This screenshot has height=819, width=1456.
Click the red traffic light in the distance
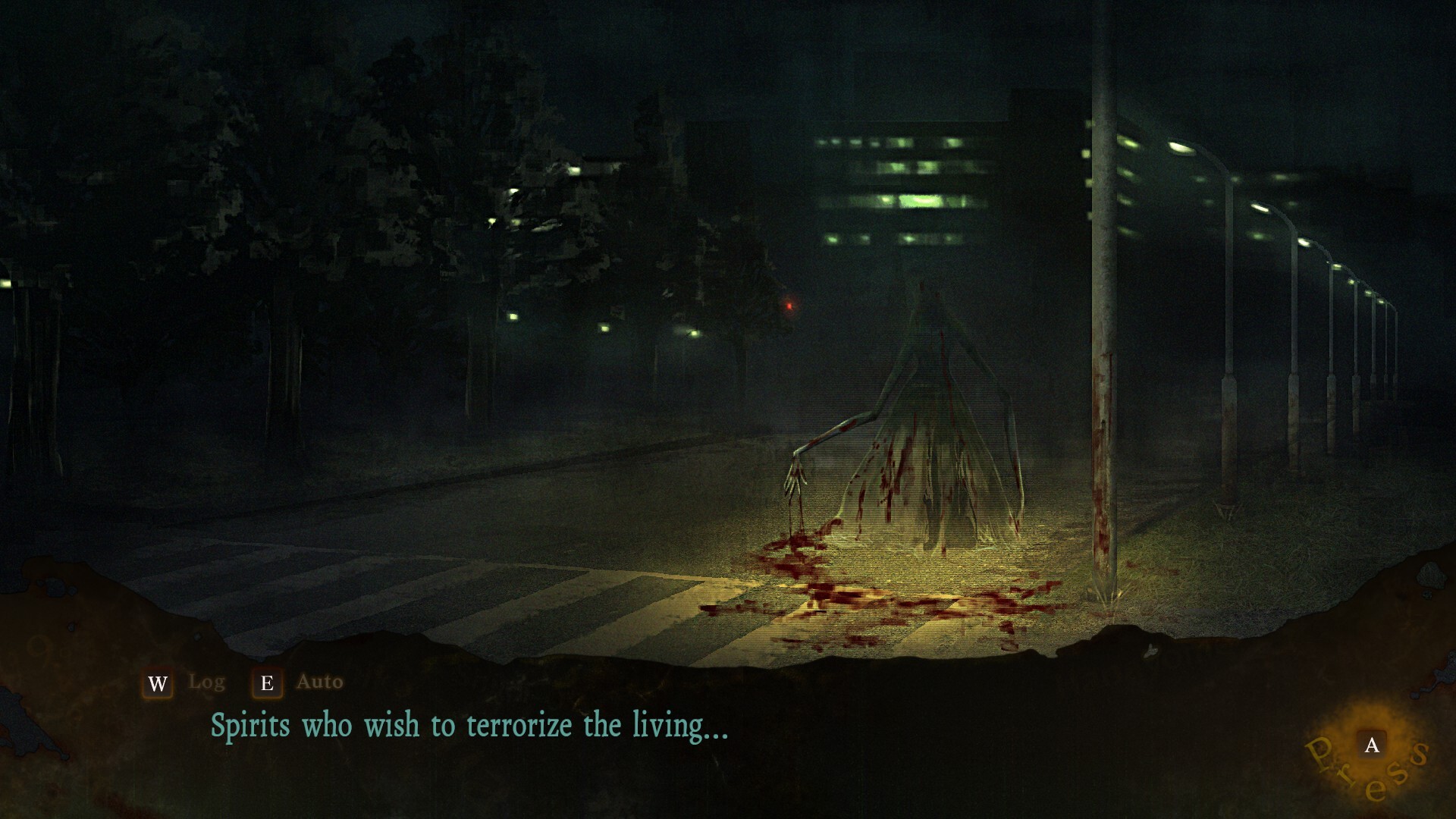[x=789, y=306]
